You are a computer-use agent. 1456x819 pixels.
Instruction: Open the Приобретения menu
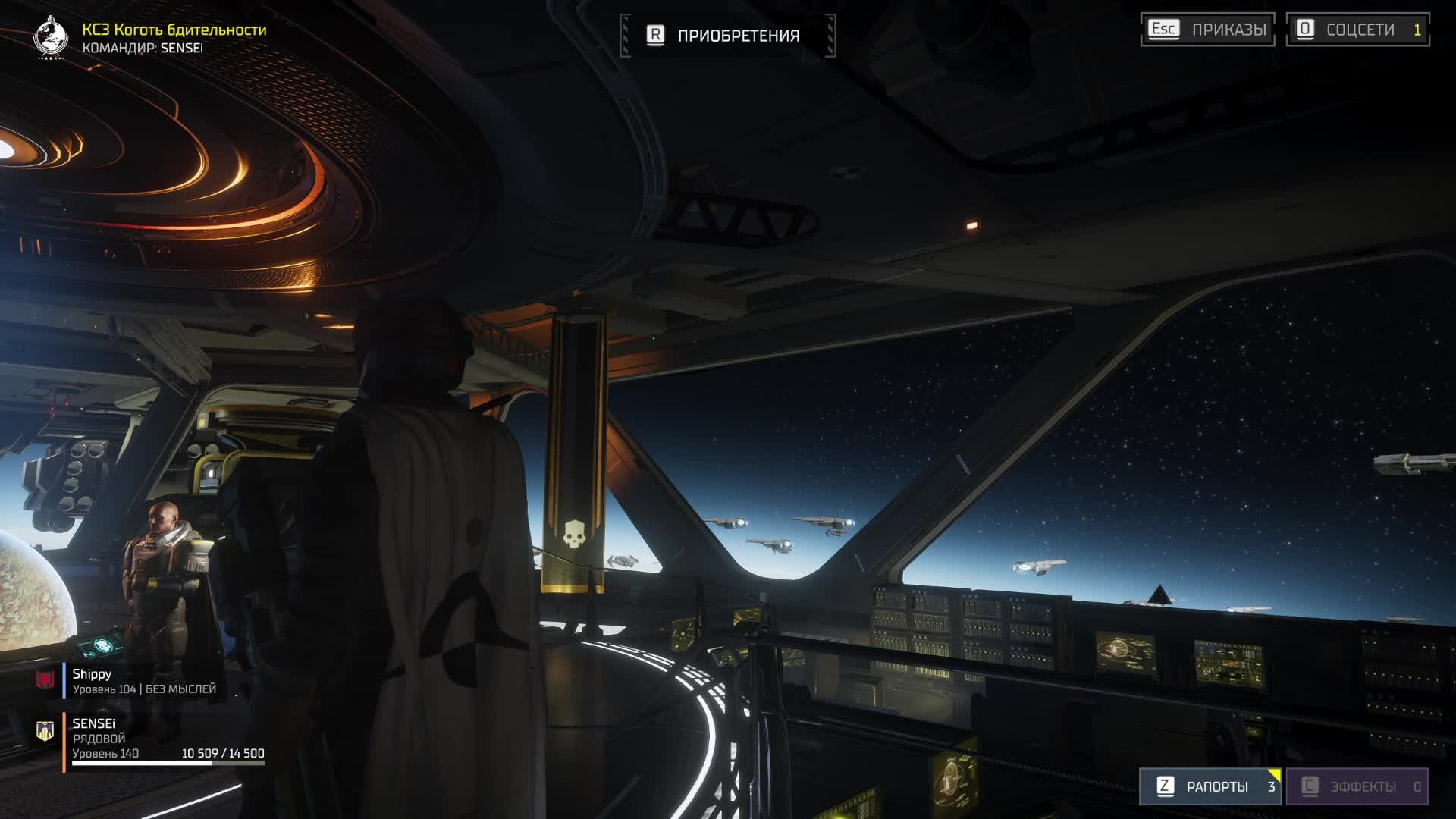click(727, 36)
